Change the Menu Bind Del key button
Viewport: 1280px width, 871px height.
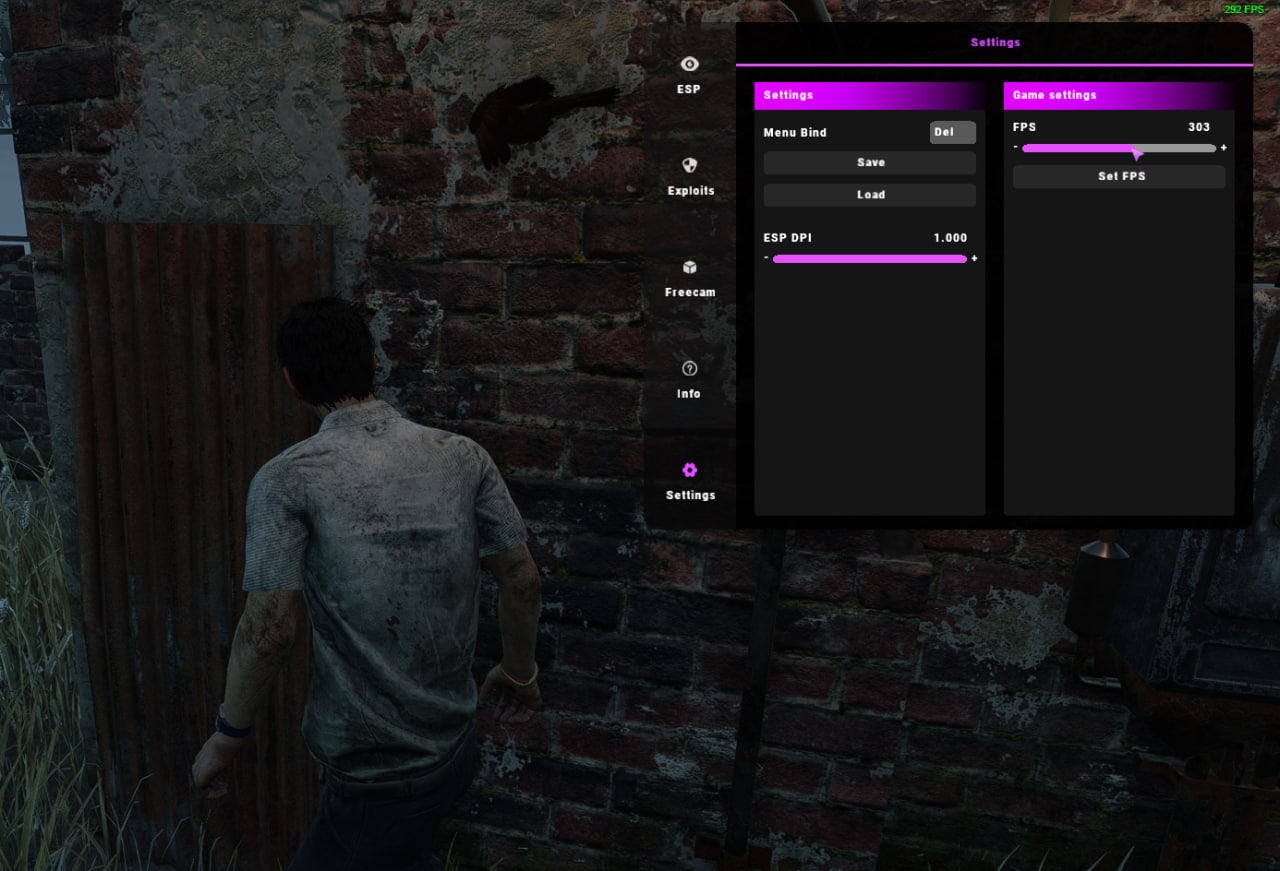952,132
